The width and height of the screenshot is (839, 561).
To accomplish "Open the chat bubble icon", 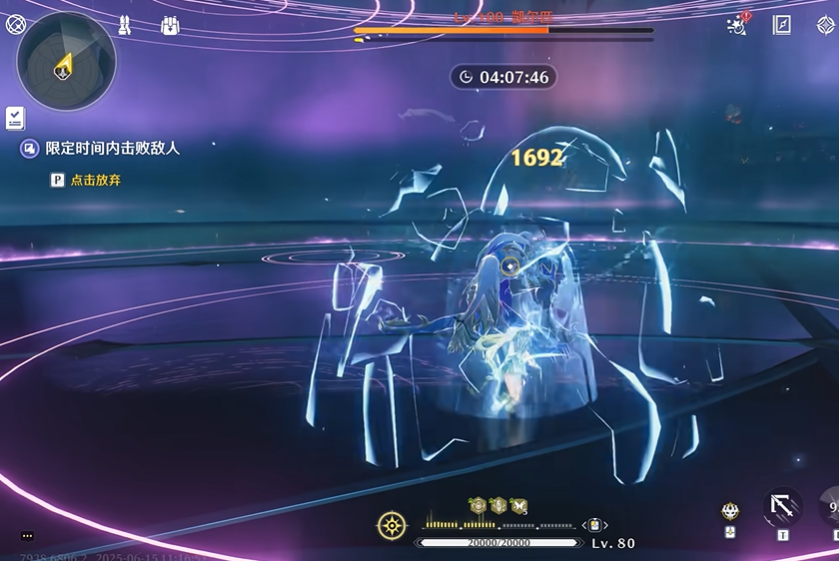I will click(27, 536).
